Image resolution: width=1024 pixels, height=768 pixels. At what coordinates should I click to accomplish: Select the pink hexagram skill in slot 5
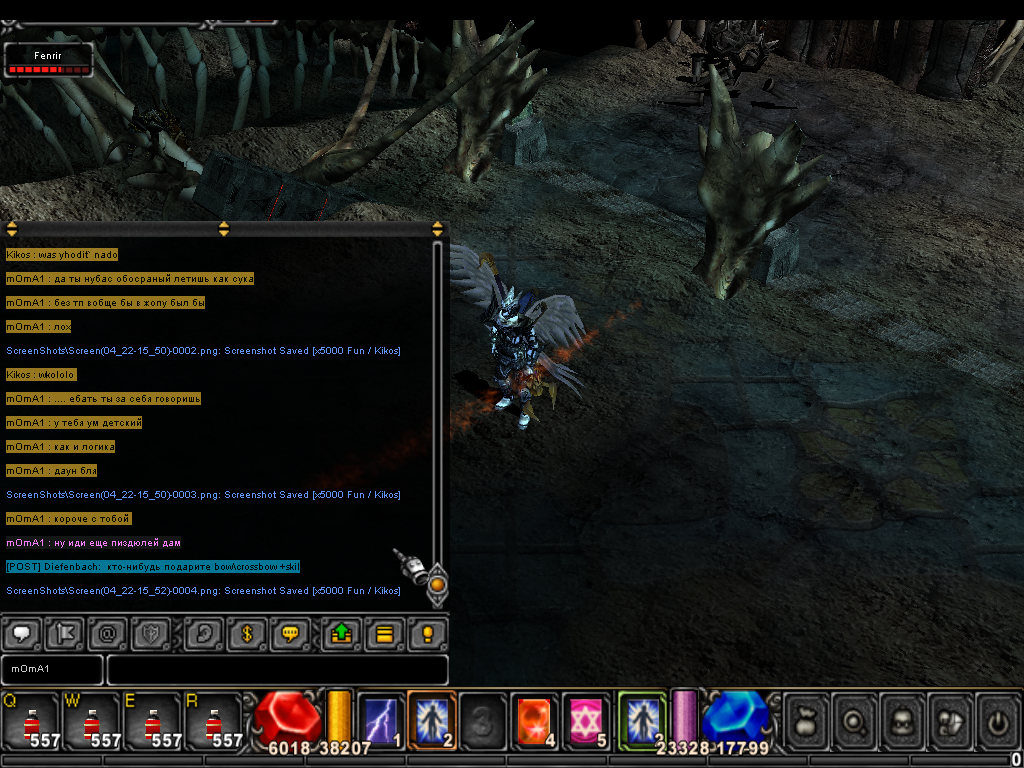pos(586,720)
